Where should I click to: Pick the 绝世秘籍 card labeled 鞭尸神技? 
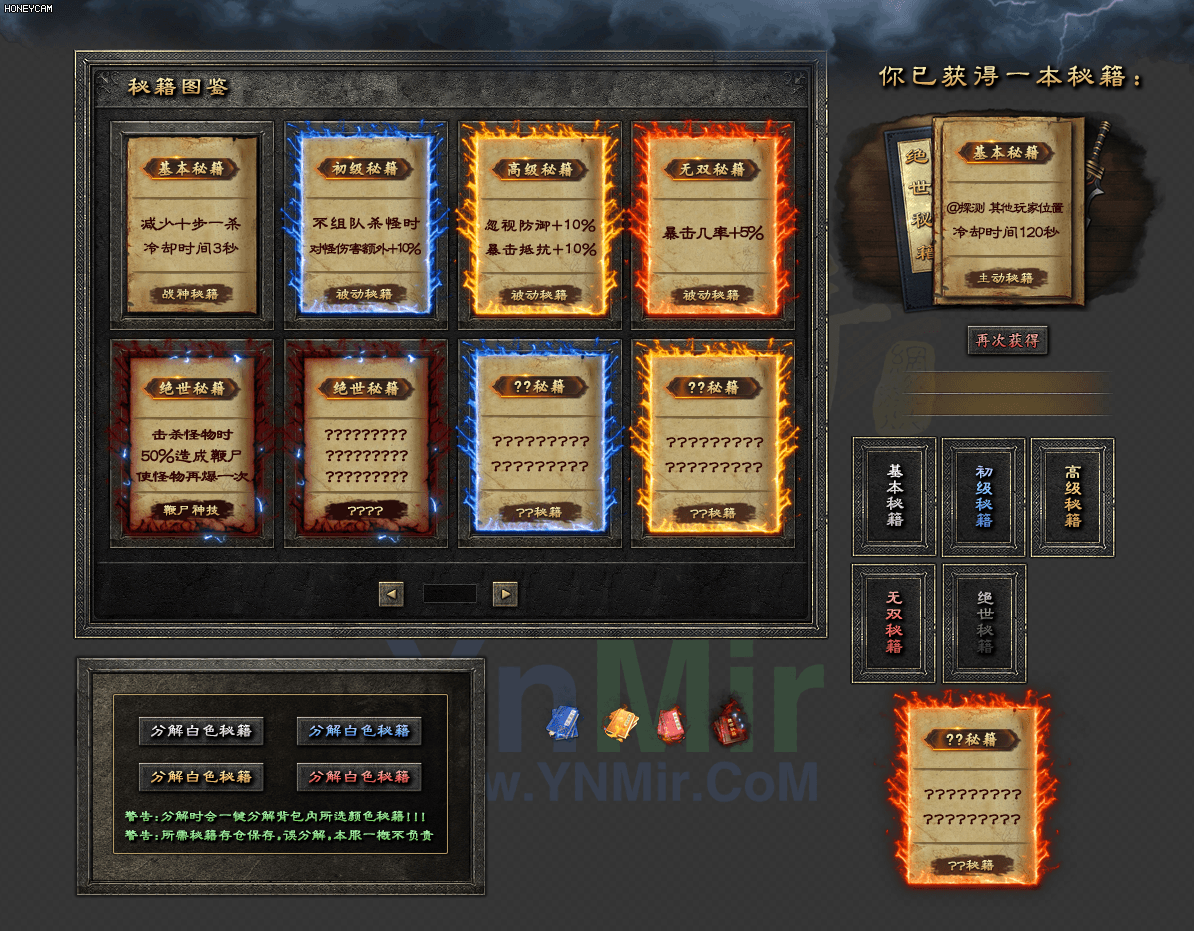click(192, 444)
